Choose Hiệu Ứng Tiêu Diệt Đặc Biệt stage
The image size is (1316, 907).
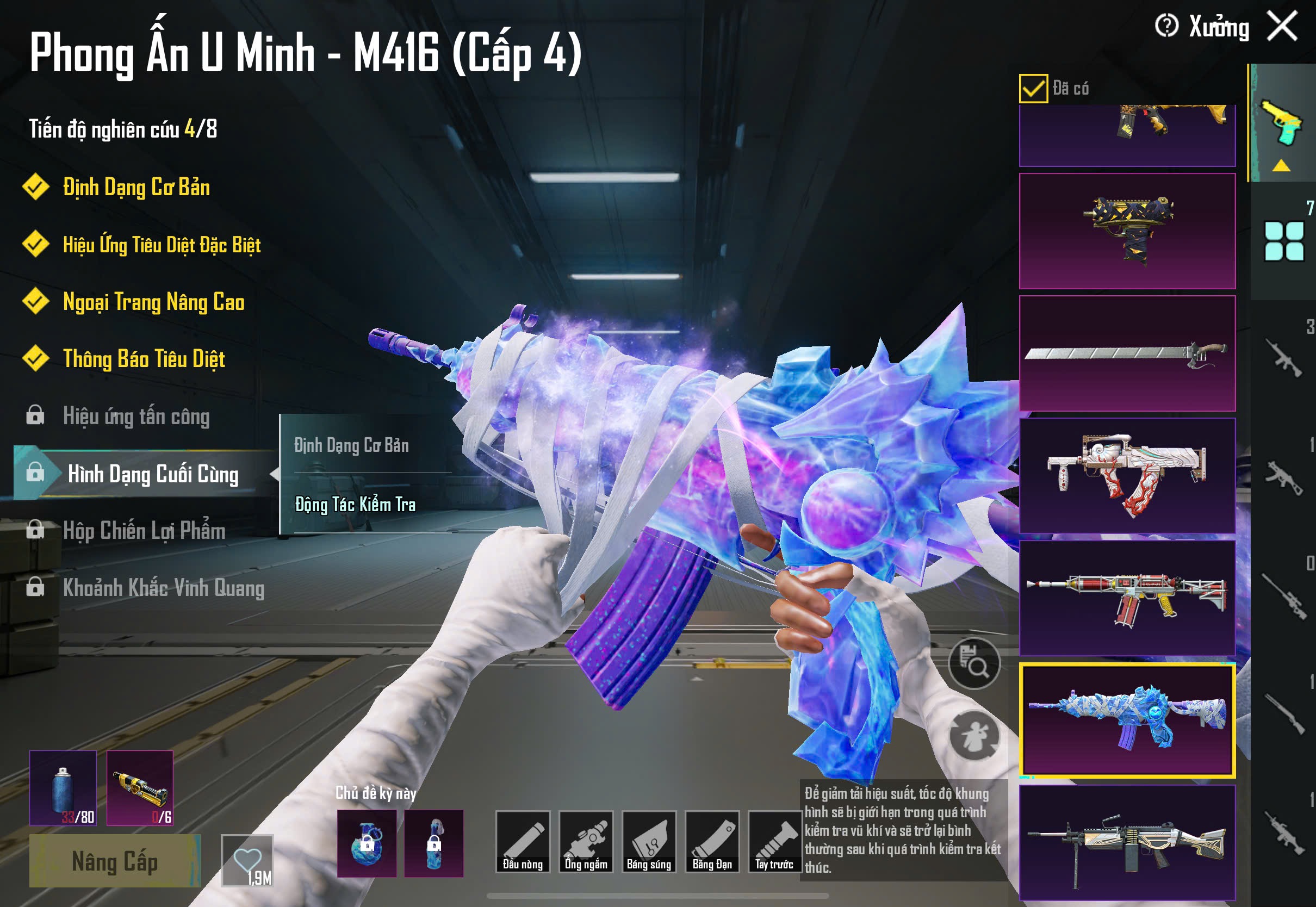[x=162, y=245]
